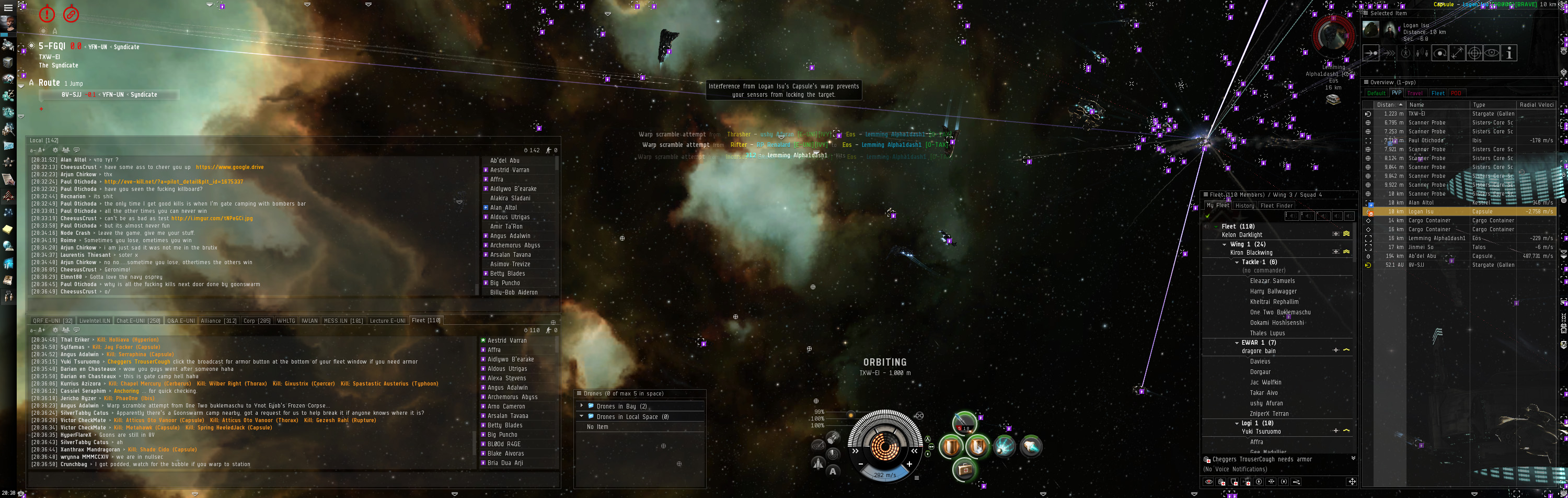The height and width of the screenshot is (498, 1568).
Task: Open the eve-kill.net link in Local chat
Action: [174, 182]
